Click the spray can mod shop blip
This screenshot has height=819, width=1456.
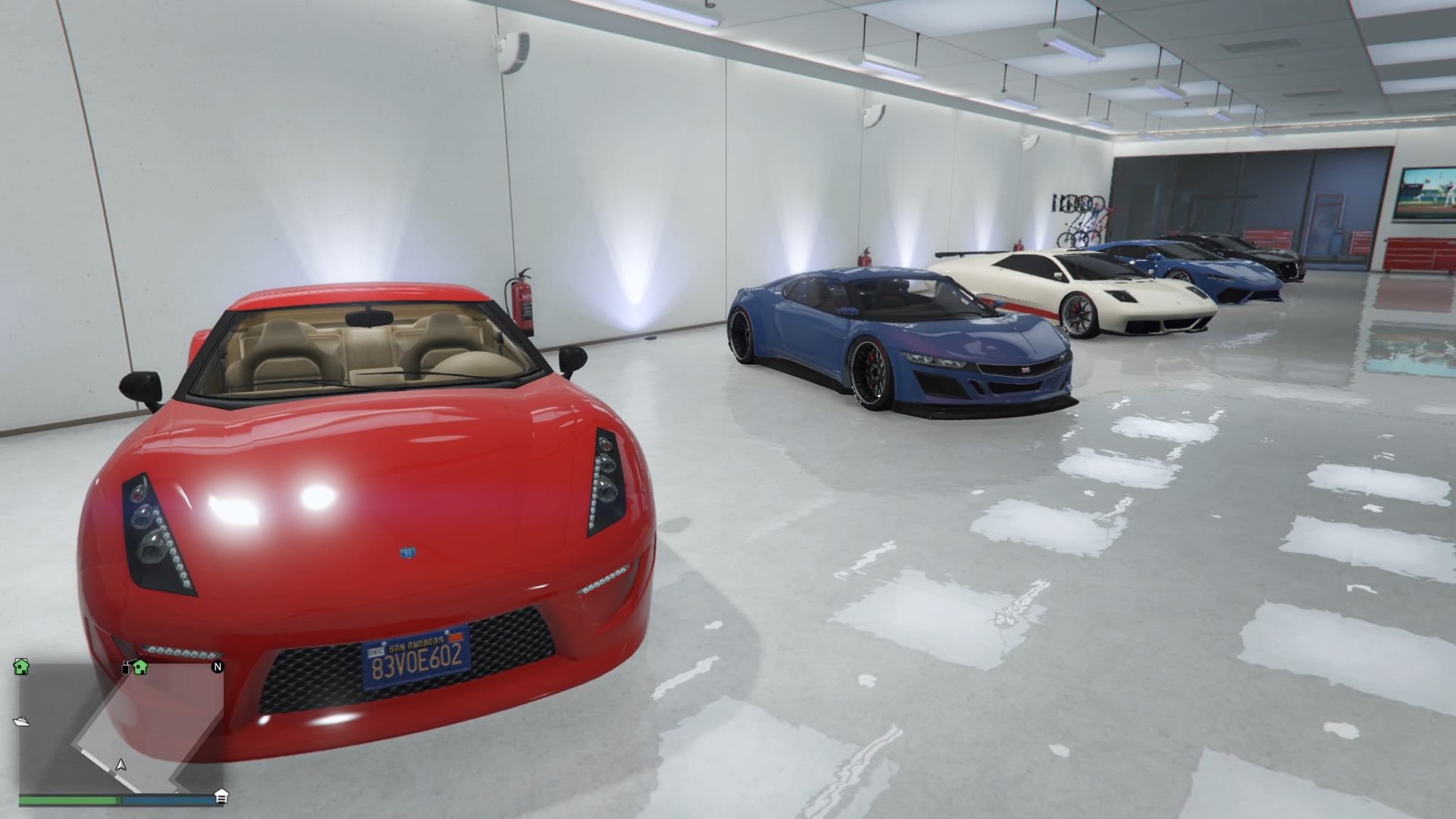pos(126,668)
